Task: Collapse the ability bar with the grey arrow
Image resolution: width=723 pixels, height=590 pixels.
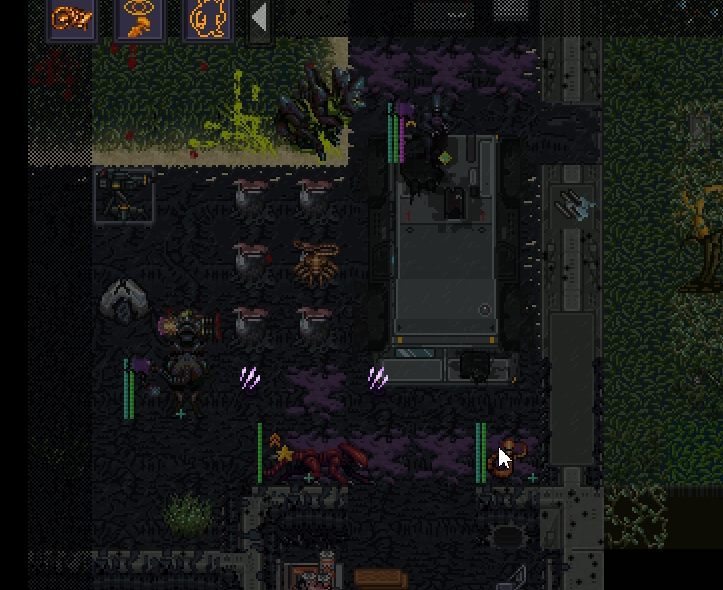Action: pos(259,19)
